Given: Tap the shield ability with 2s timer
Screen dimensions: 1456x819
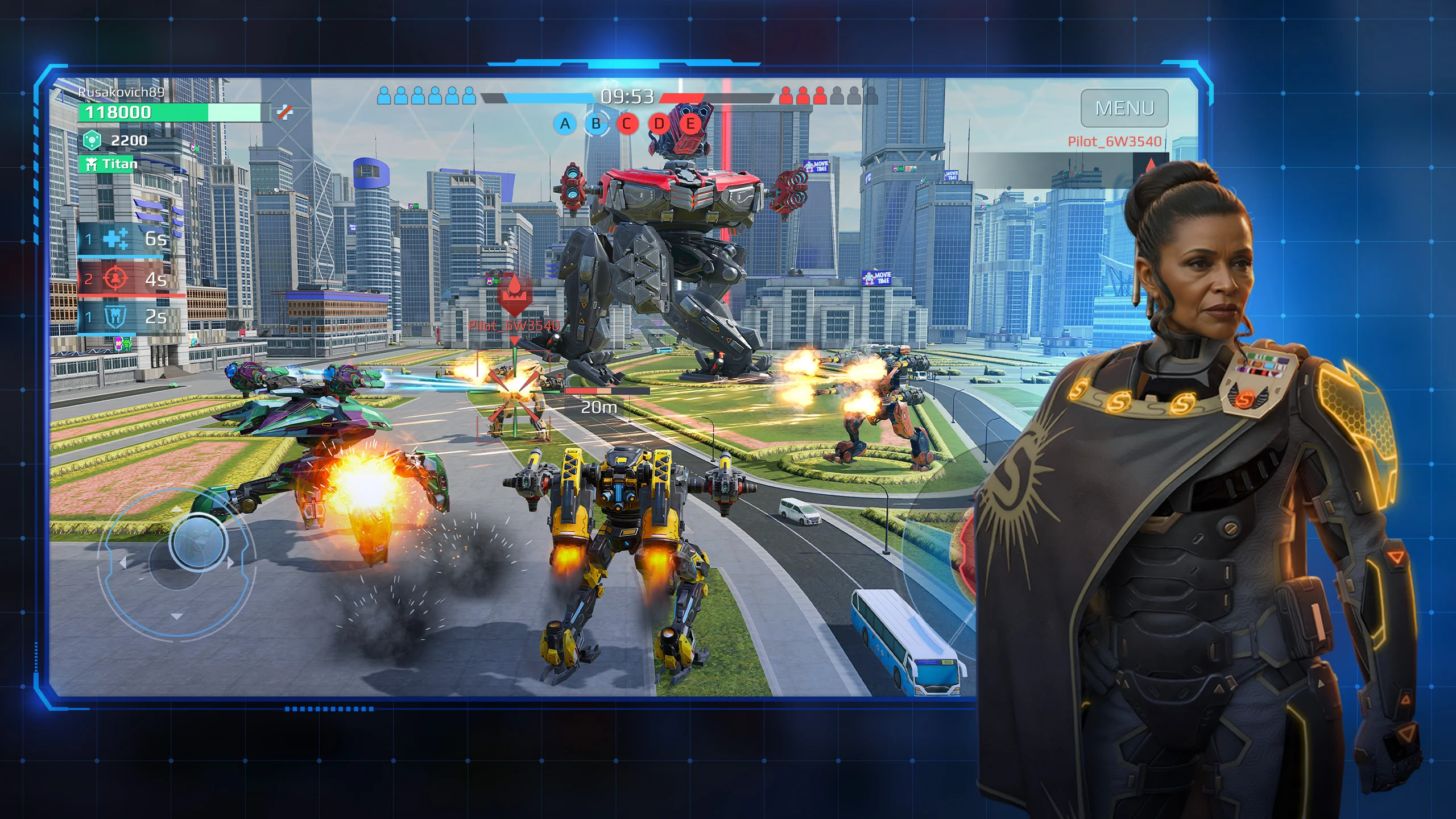Looking at the screenshot, I should [x=115, y=317].
